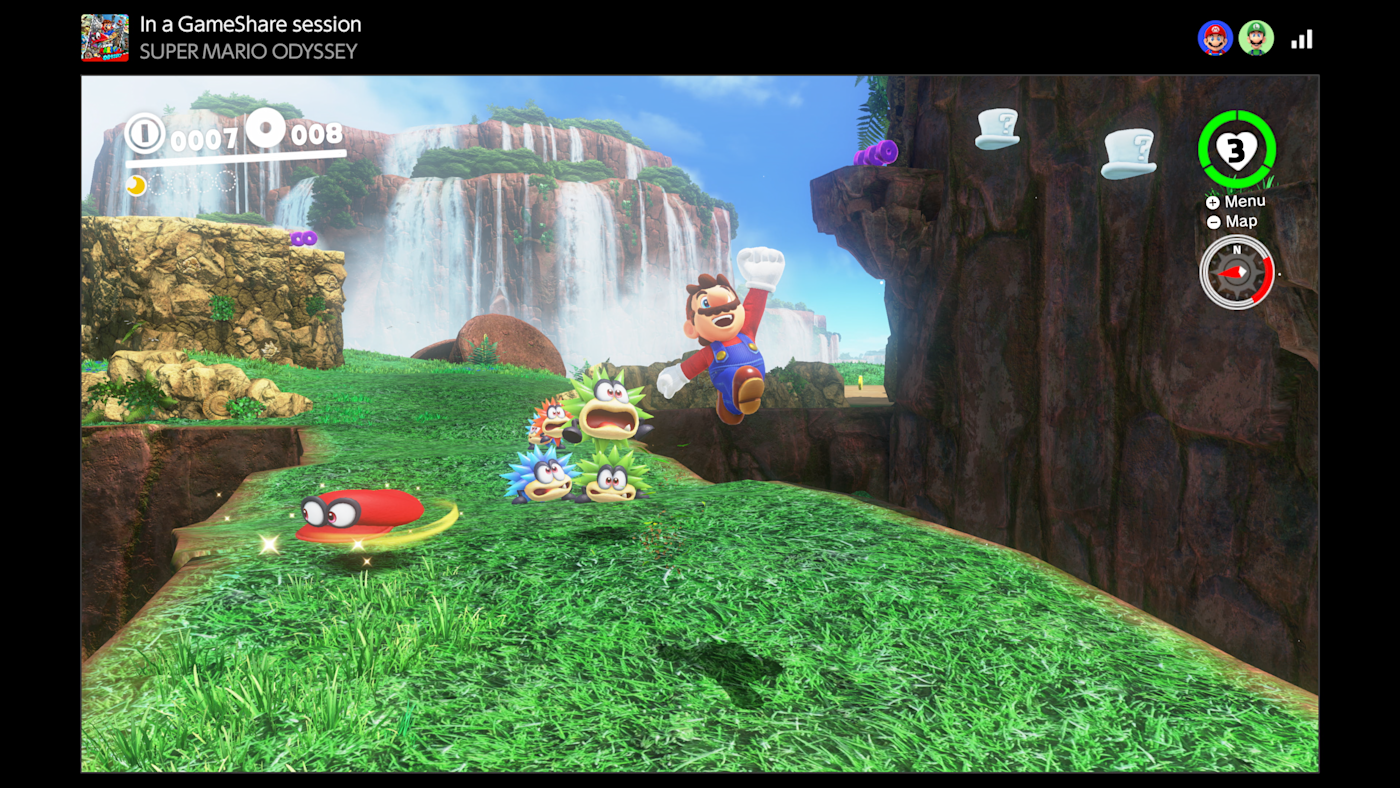Click the Super Mario Odyssey game thumbnail
Viewport: 1400px width, 788px height.
coord(105,38)
